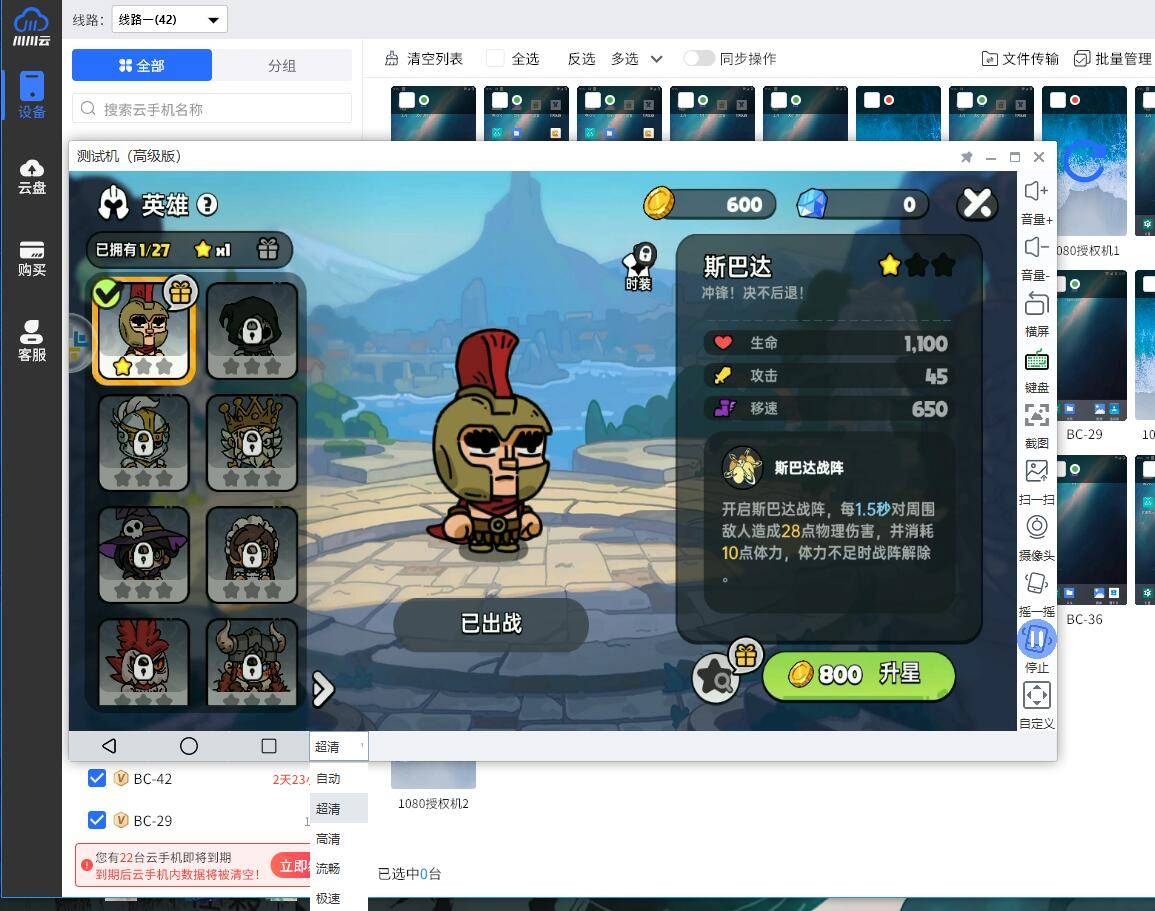Open the hero help question mark
This screenshot has width=1155, height=911.
click(207, 205)
